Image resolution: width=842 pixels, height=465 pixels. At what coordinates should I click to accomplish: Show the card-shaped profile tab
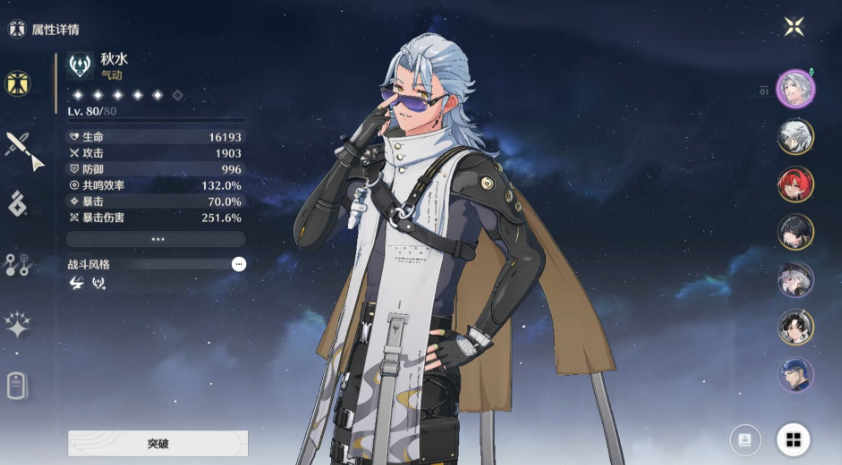point(17,385)
